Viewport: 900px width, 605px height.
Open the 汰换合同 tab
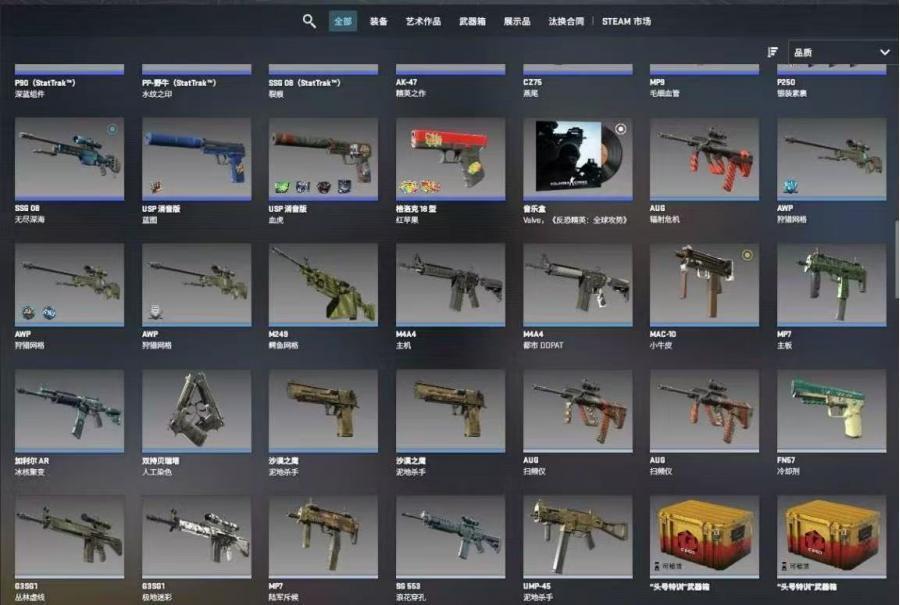[567, 21]
